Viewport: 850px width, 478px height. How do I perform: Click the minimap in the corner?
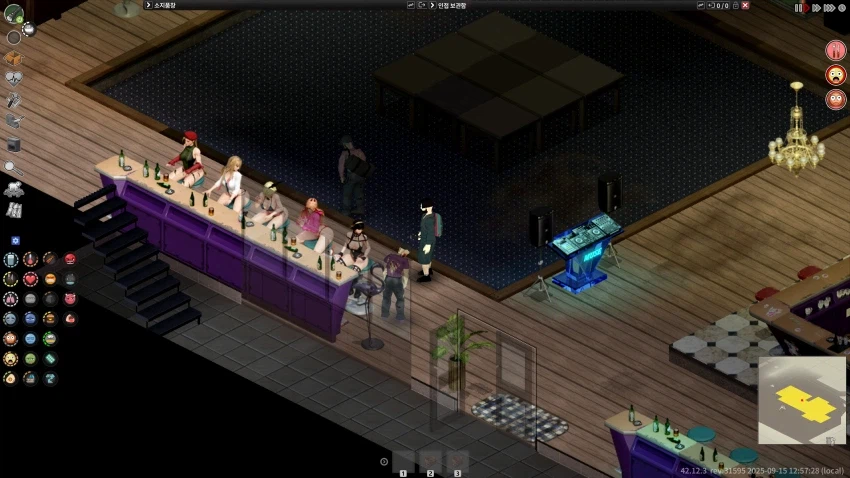coord(802,400)
